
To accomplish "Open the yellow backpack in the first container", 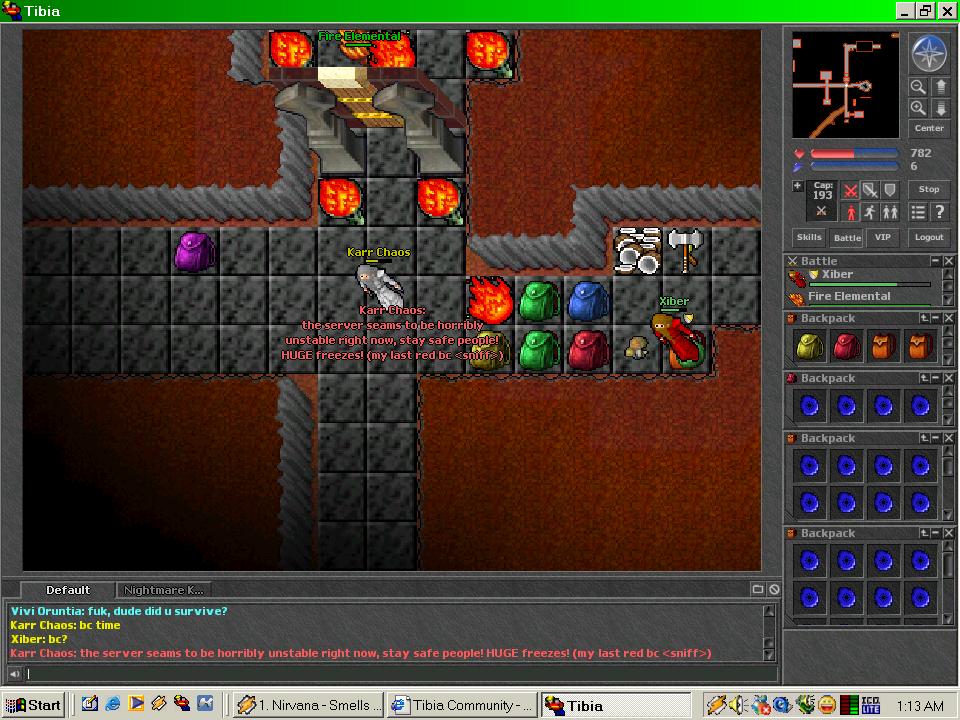I will 808,346.
